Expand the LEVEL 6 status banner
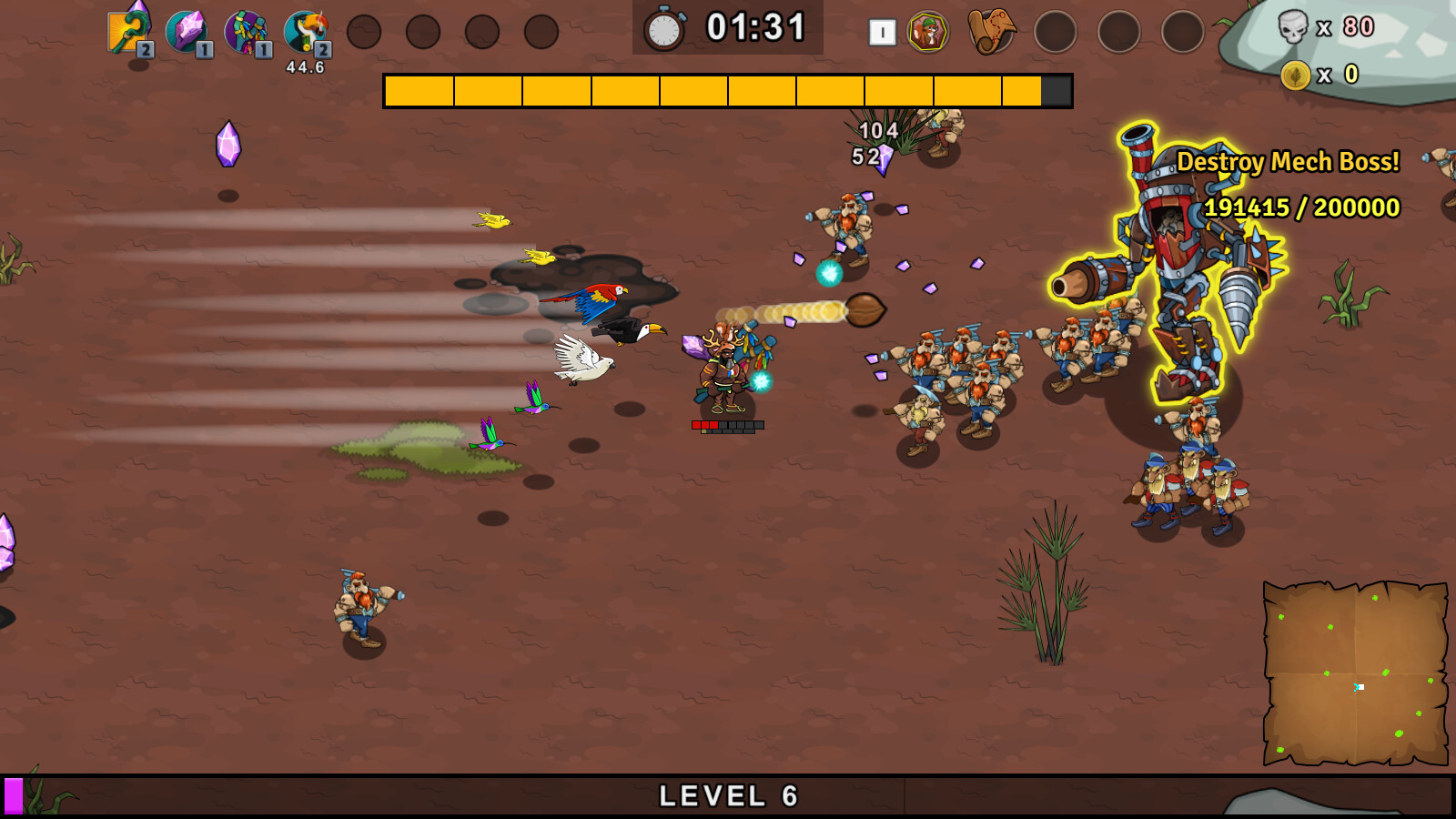The image size is (1456, 819). (728, 795)
